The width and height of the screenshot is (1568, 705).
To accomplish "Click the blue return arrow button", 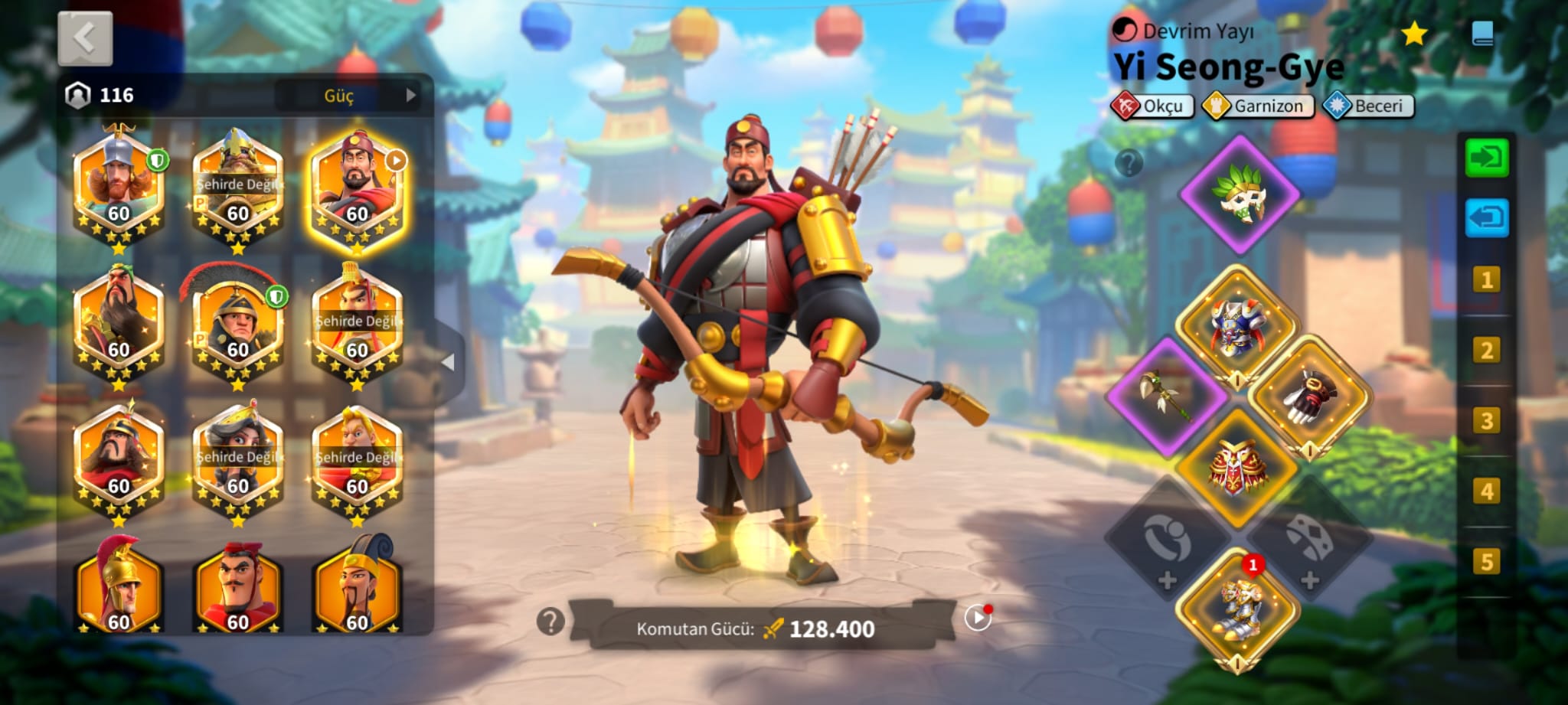I will click(x=1486, y=218).
